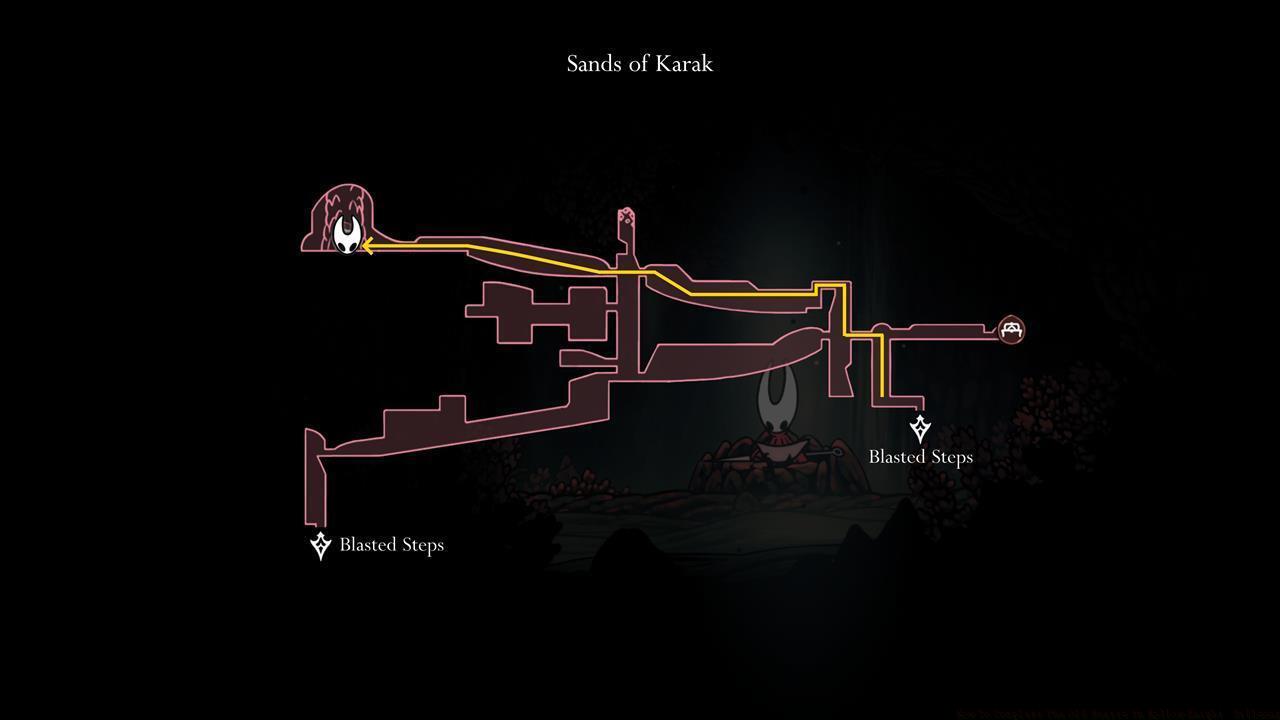Click the Blasted Steps exit arrow below the bench
Viewport: 1280px width, 720px height.
coord(920,430)
